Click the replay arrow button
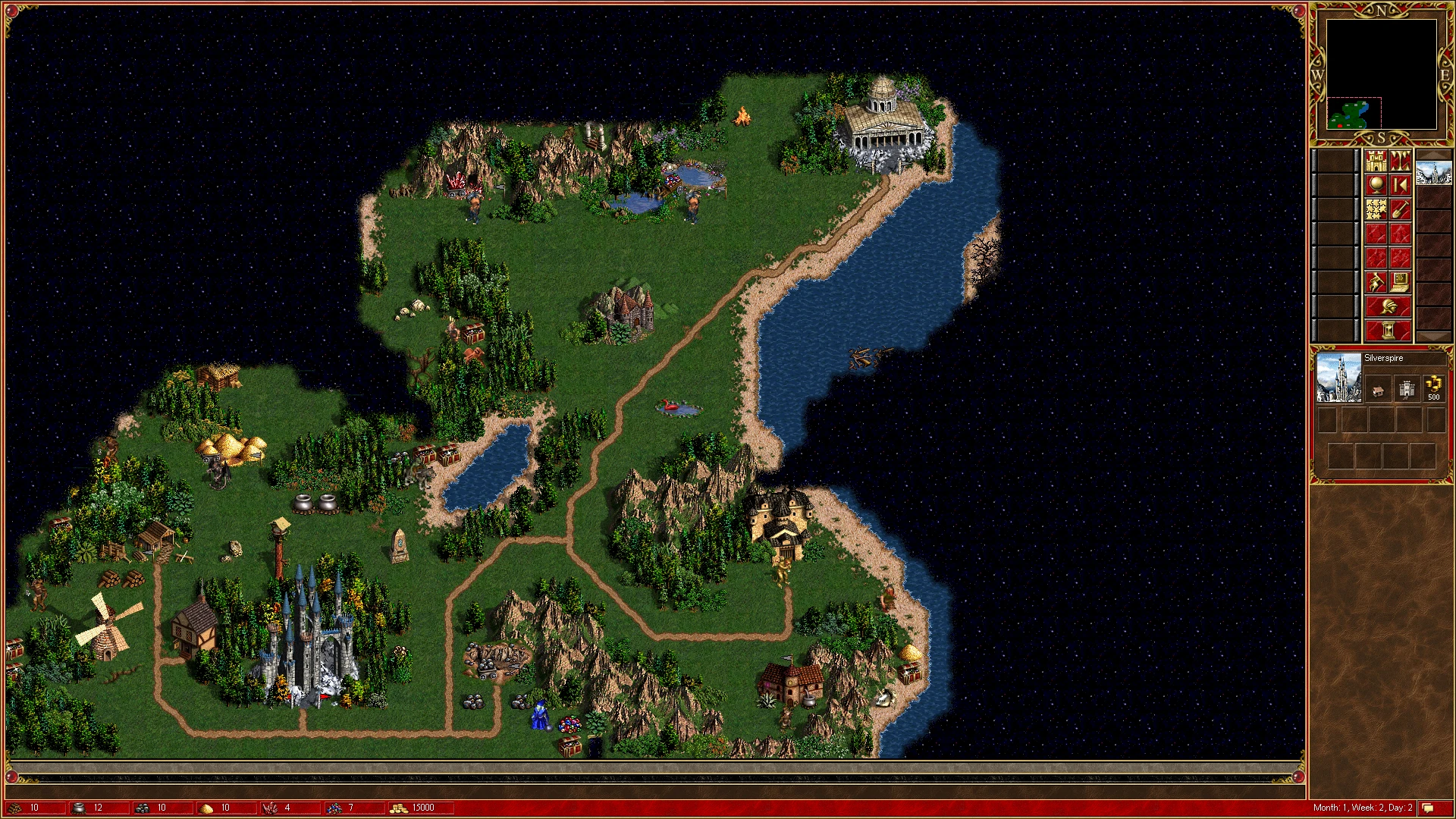The height and width of the screenshot is (819, 1456). pyautogui.click(x=1401, y=185)
